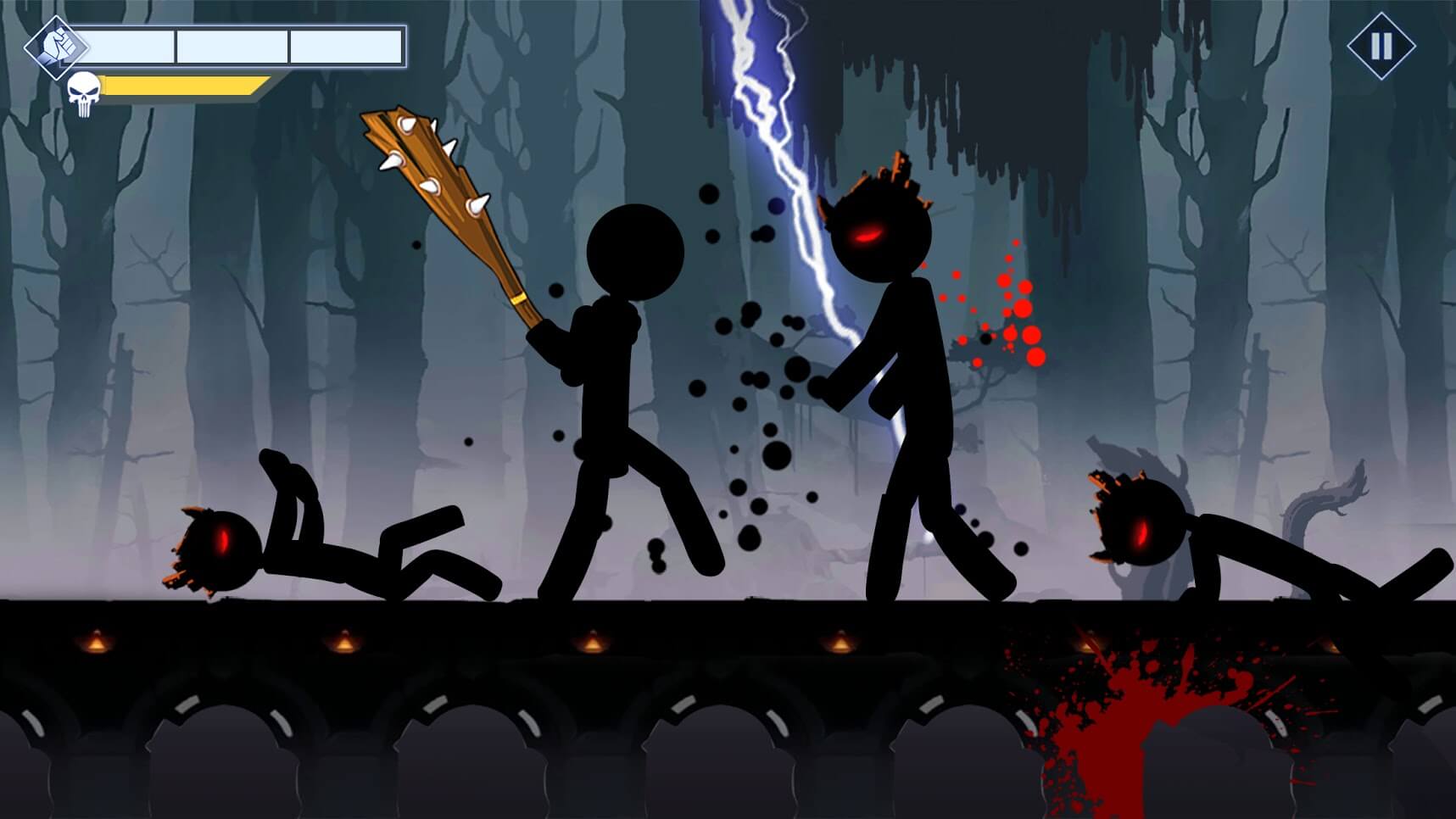Click the yellow boss health bar

coord(182,86)
